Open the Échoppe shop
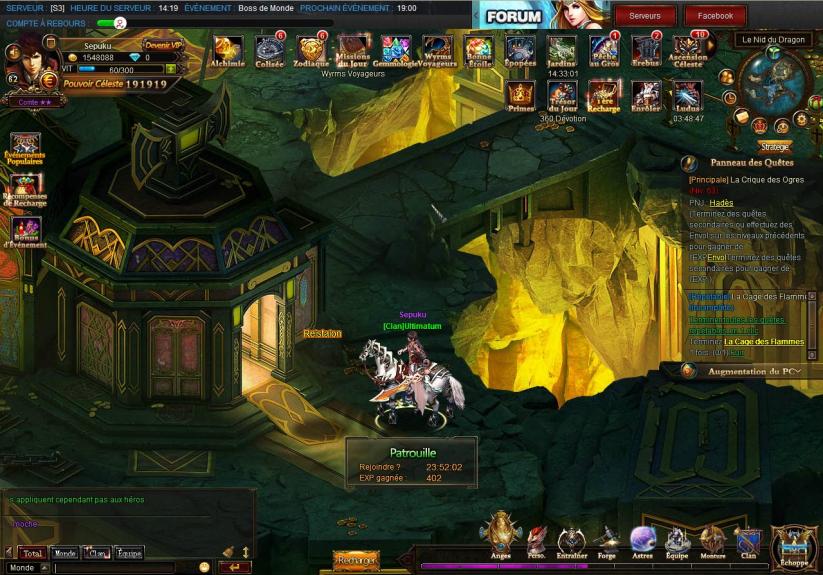 click(794, 545)
